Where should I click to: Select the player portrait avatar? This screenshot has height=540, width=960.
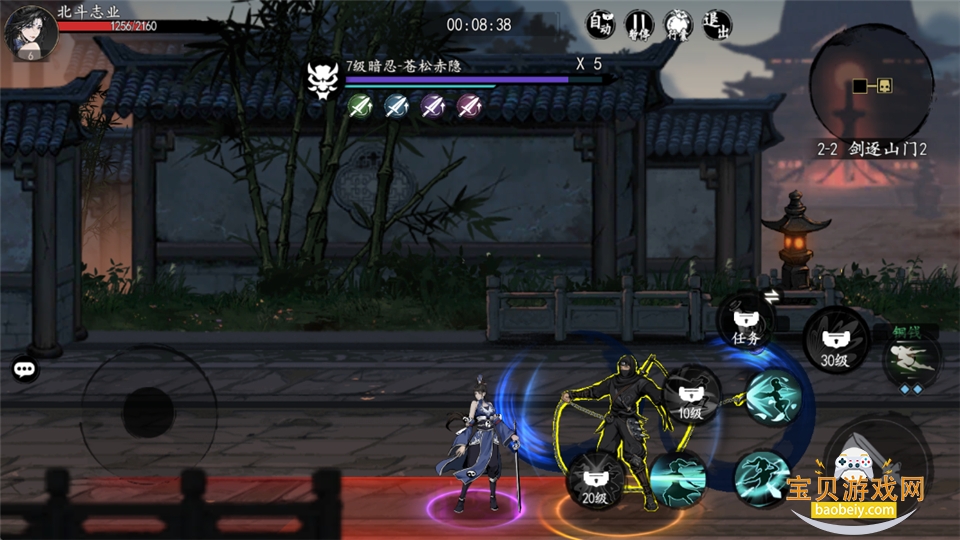pos(28,31)
